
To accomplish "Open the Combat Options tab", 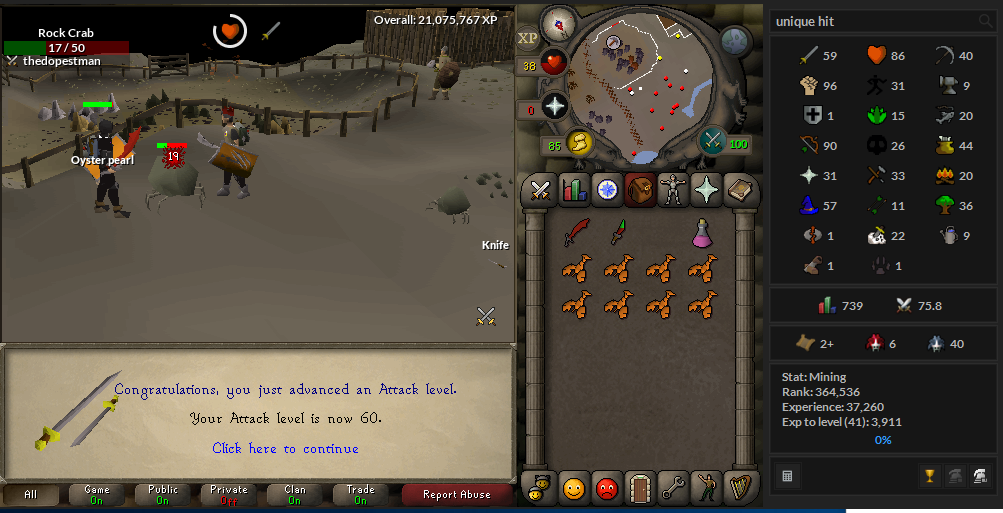I will (542, 188).
